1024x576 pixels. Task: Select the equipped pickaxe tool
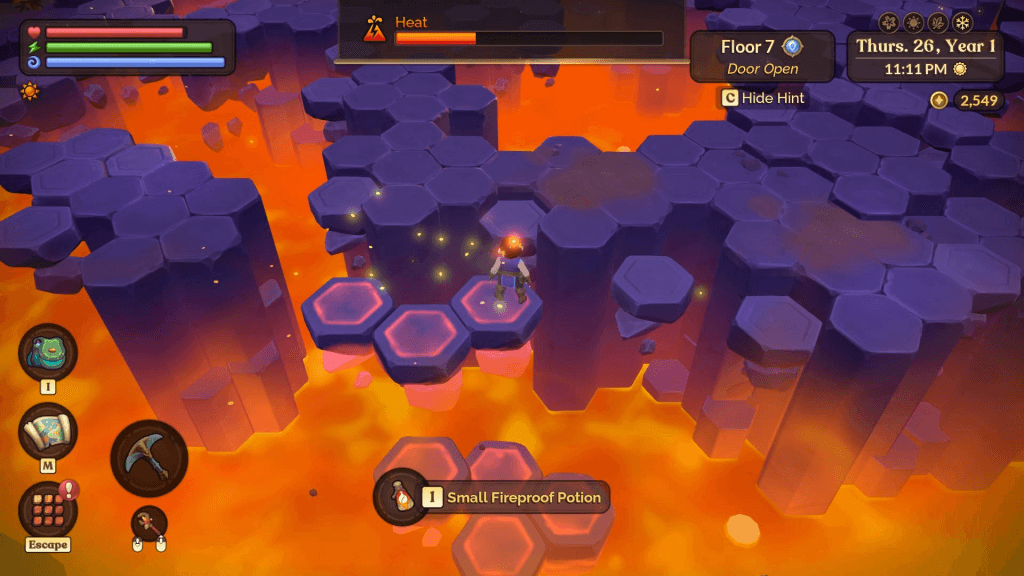pyautogui.click(x=149, y=458)
